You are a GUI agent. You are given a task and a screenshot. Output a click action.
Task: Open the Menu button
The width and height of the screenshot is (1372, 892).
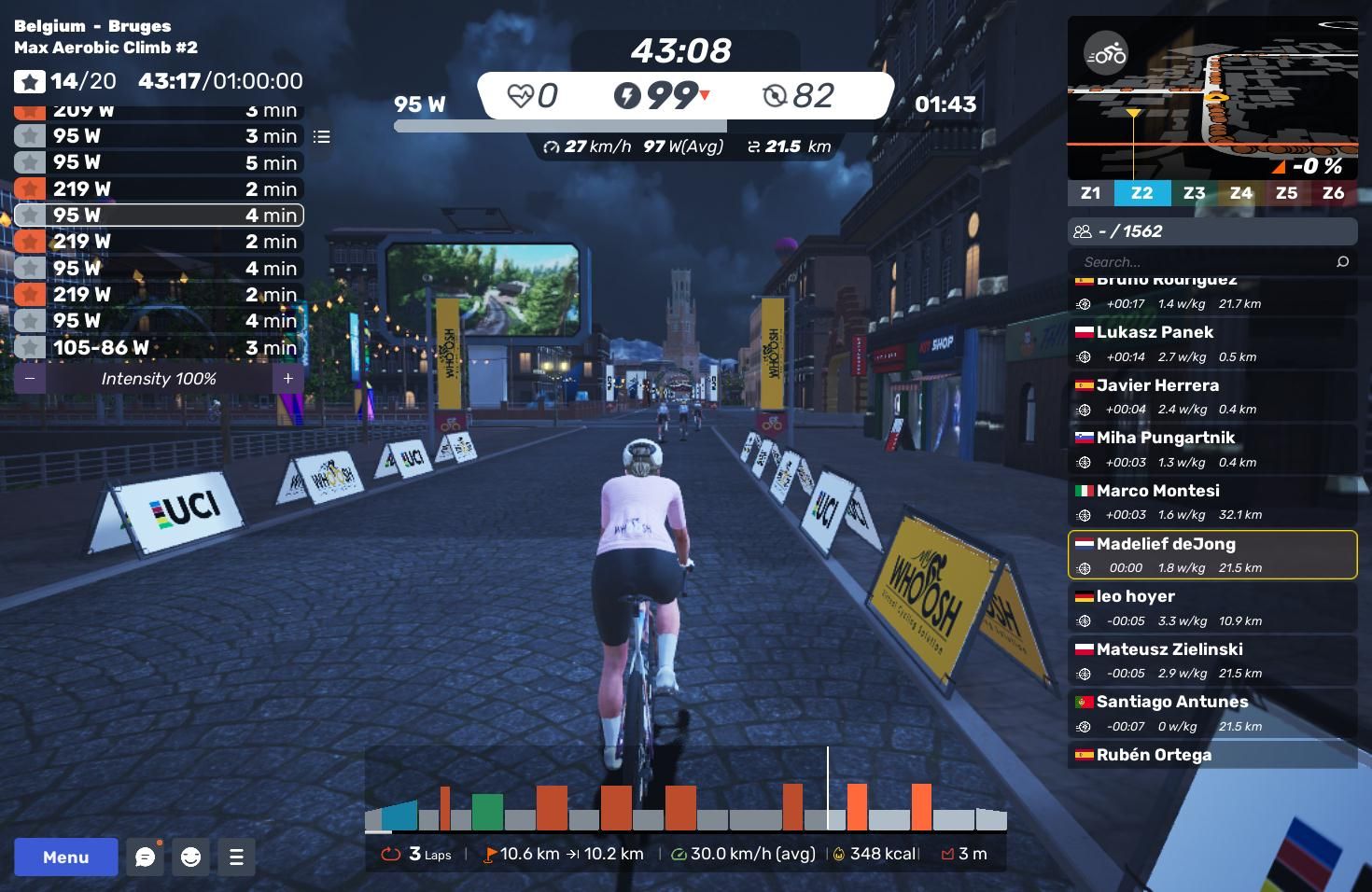tap(65, 857)
